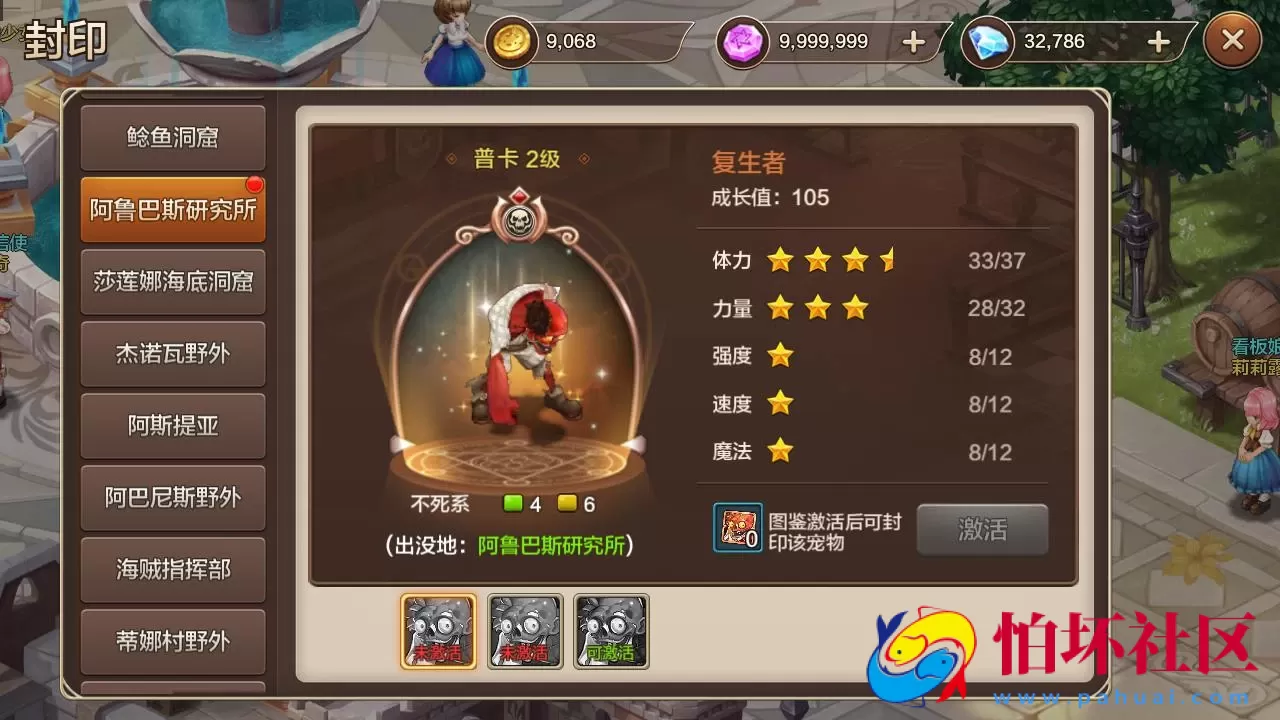This screenshot has width=1280, height=720.
Task: Open the 杰诺瓦野外 location list
Action: click(172, 355)
